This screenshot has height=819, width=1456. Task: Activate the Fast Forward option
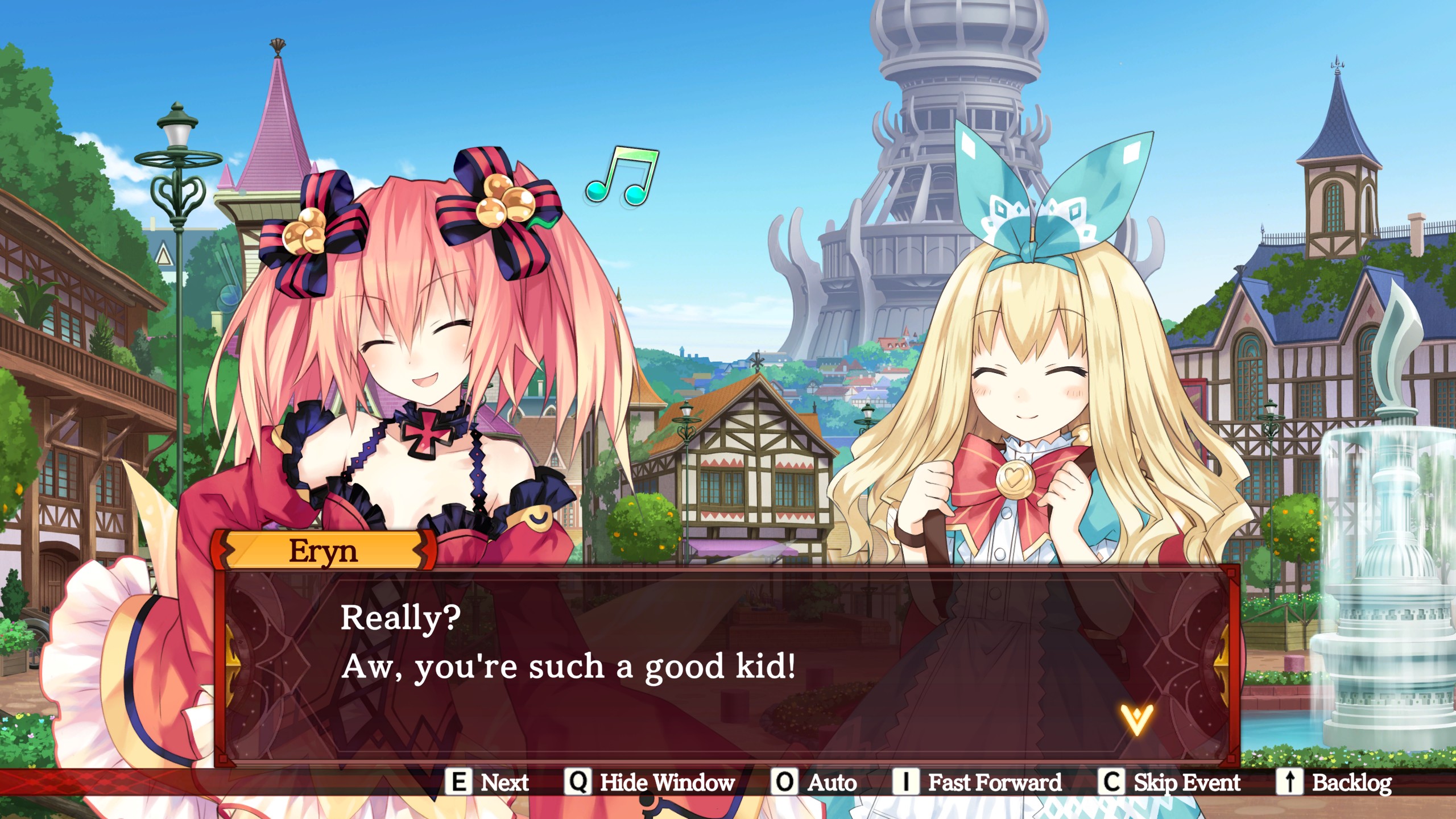994,783
